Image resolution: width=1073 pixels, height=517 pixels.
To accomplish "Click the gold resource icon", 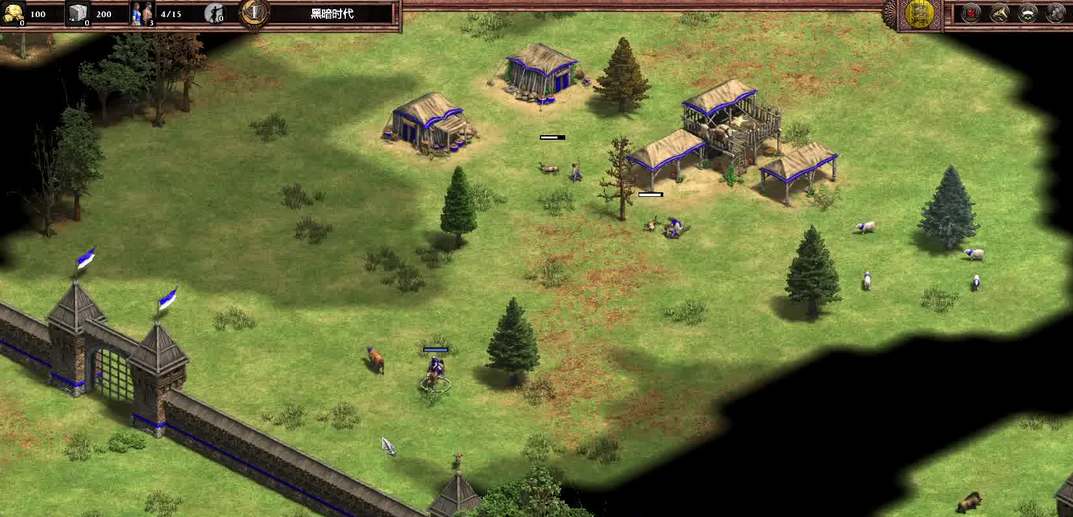I will 14,14.
